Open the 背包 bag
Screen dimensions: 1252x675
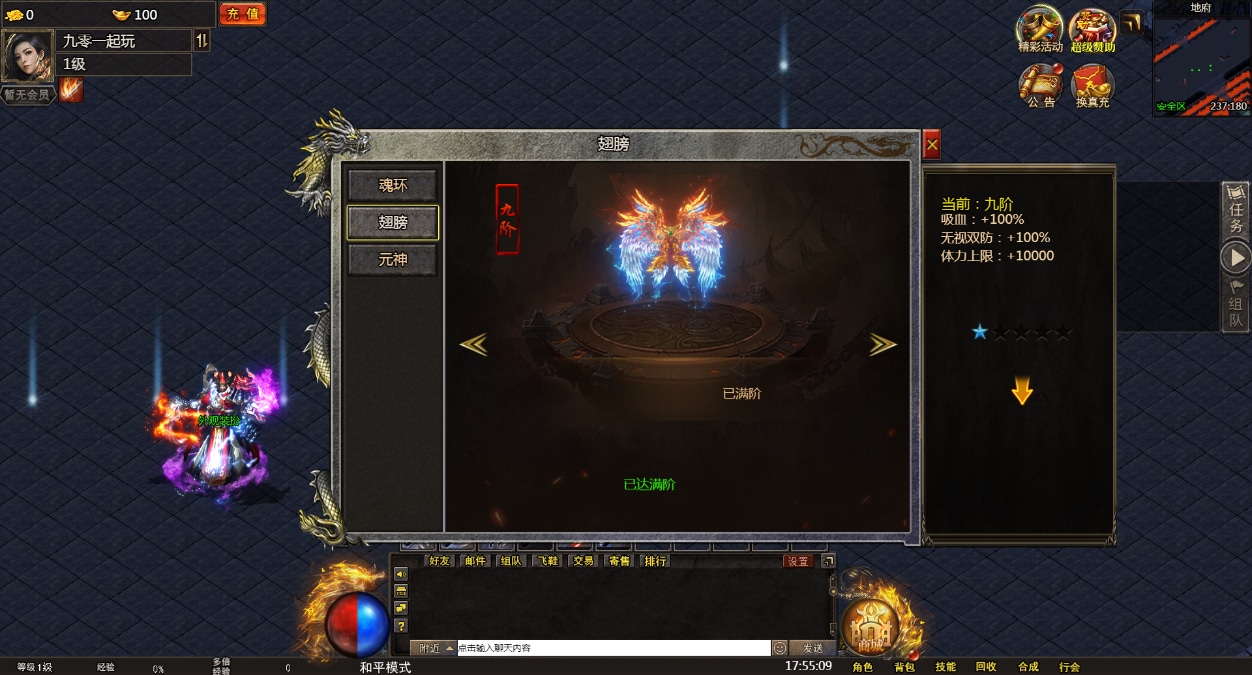(x=904, y=667)
